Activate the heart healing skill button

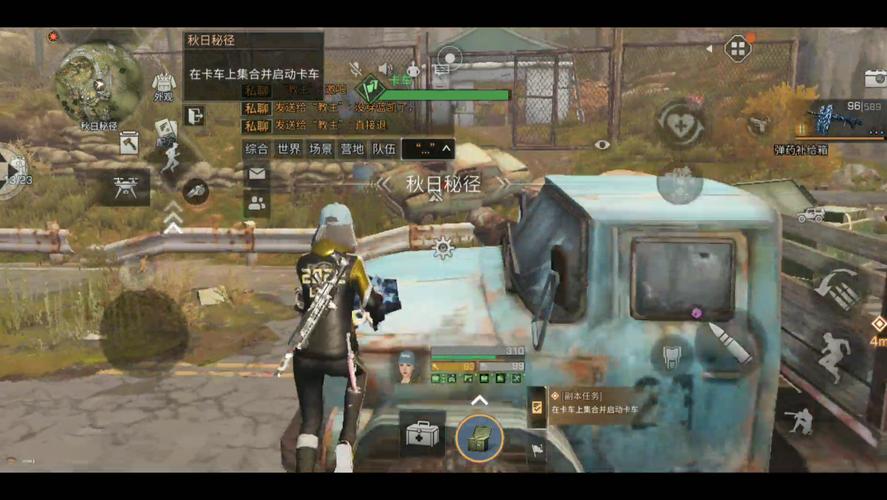point(680,124)
